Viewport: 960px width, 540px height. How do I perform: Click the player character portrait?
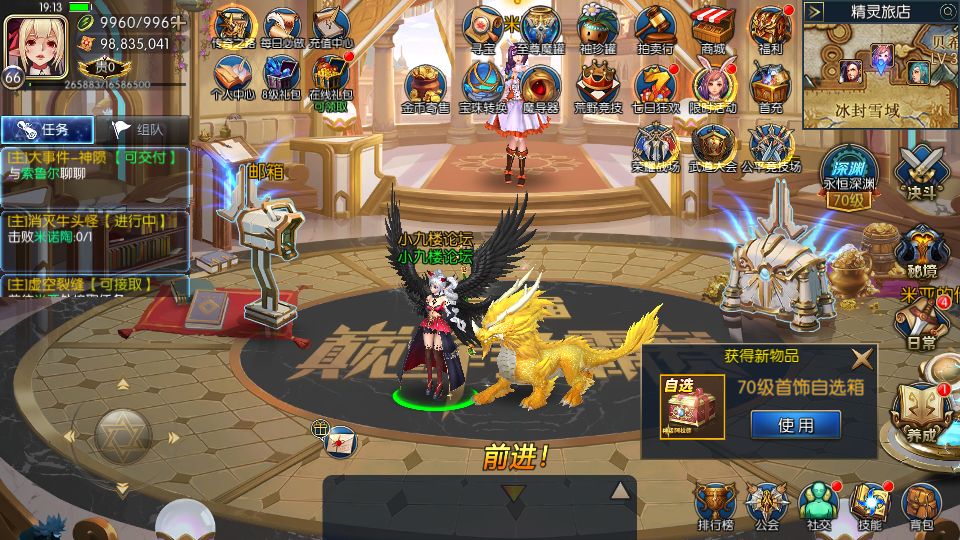(36, 46)
